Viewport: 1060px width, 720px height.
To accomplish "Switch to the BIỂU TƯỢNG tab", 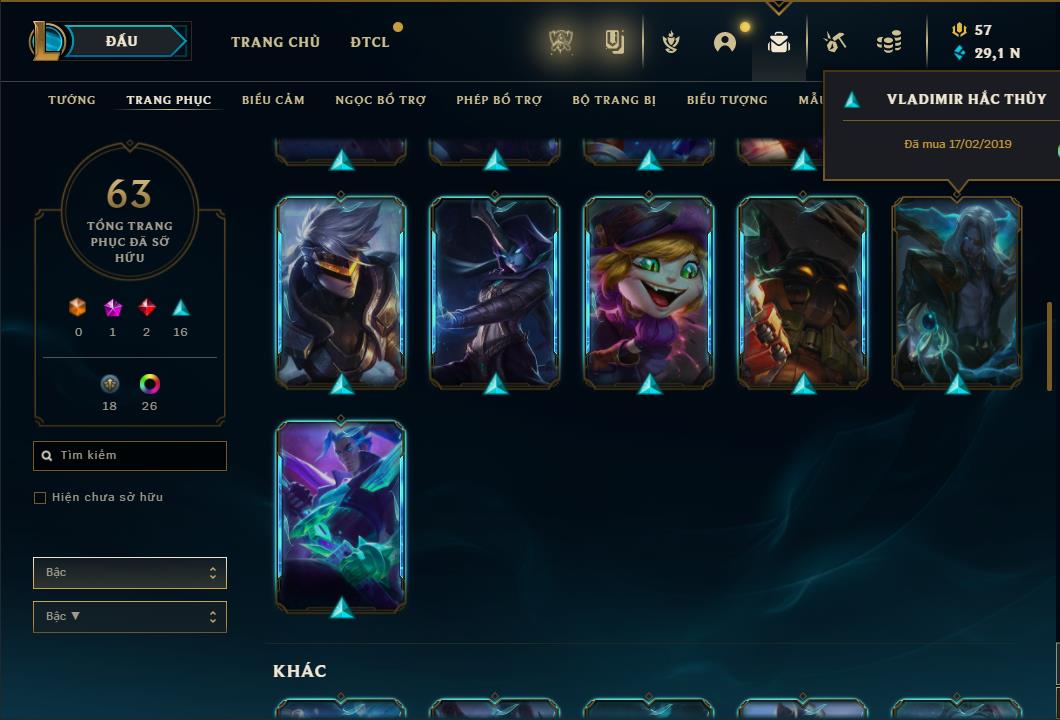I will point(727,100).
